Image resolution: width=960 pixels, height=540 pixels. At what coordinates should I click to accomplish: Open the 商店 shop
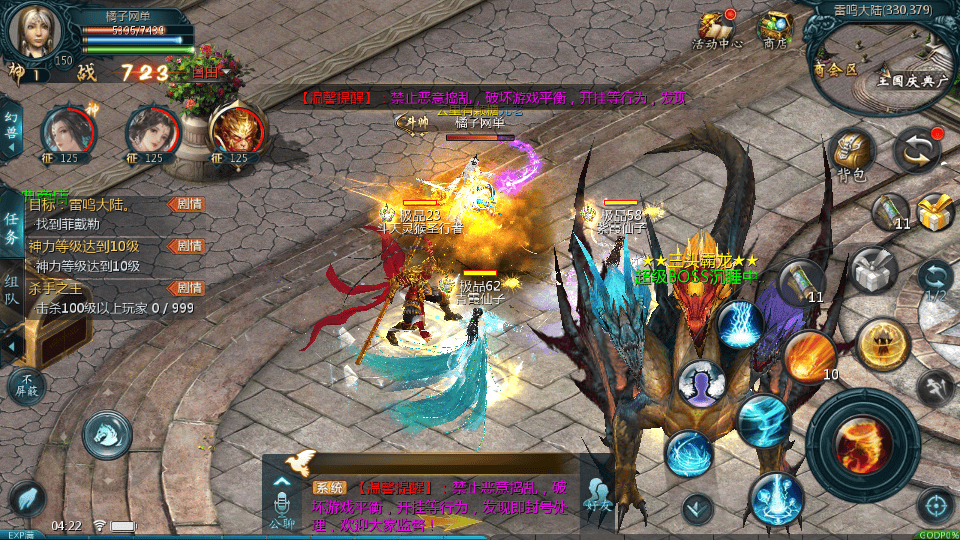click(774, 29)
